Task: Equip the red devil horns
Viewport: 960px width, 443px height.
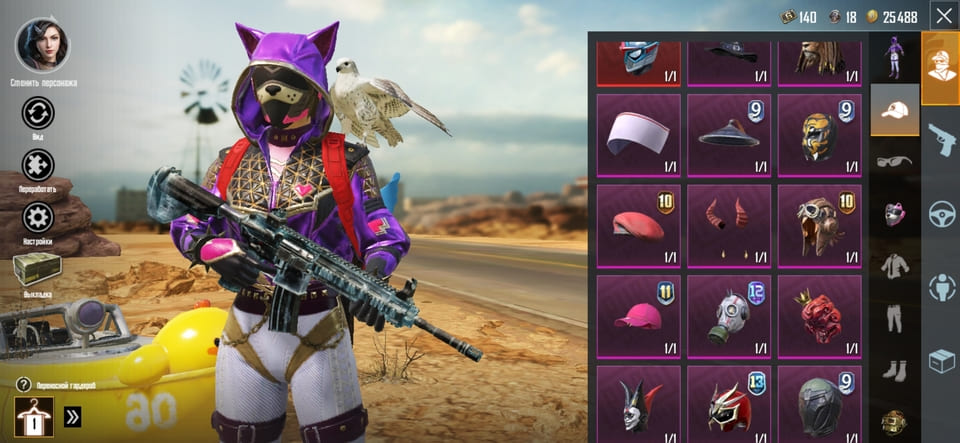Action: [728, 225]
